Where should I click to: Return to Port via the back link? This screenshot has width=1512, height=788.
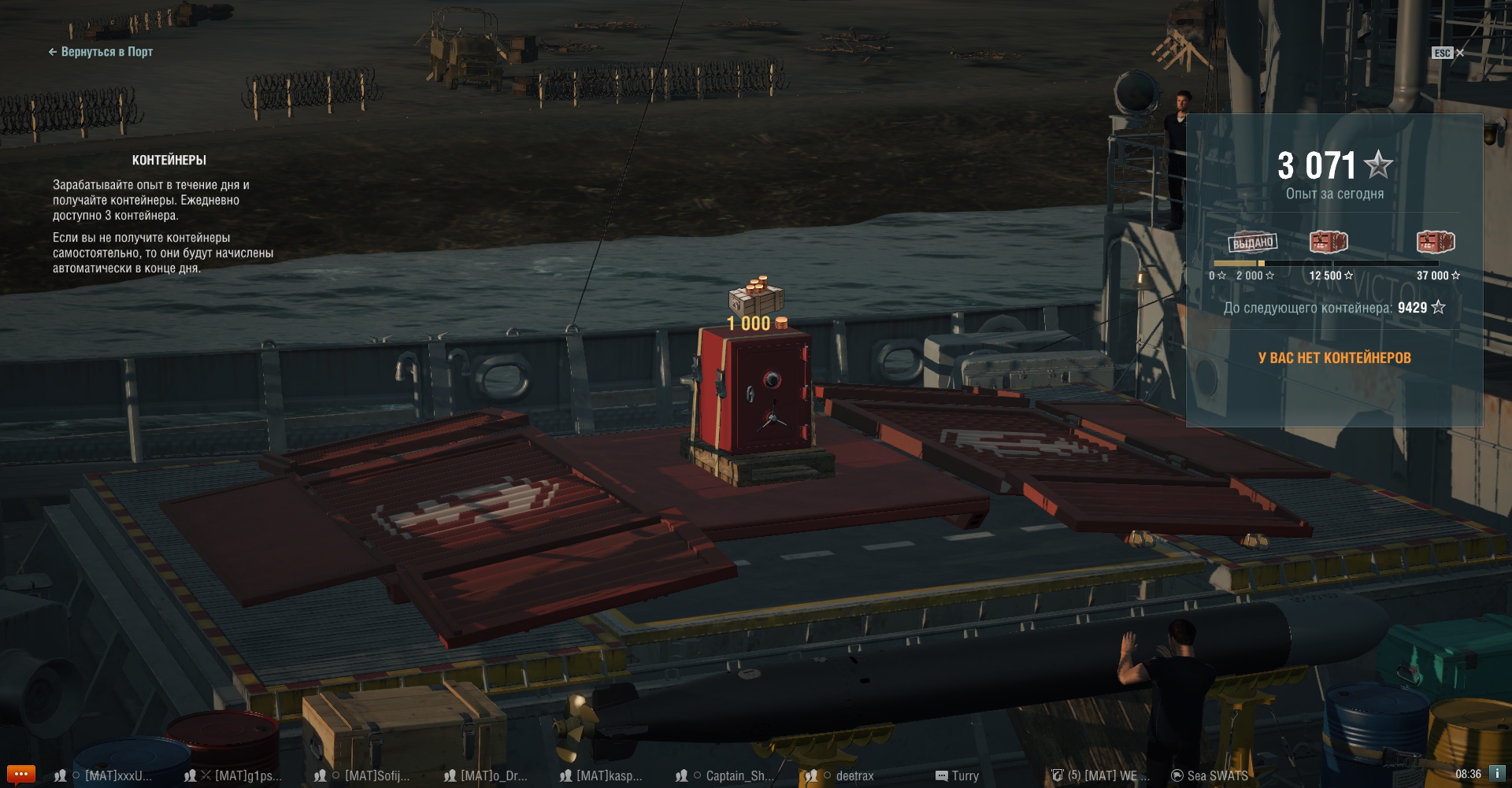pyautogui.click(x=101, y=52)
